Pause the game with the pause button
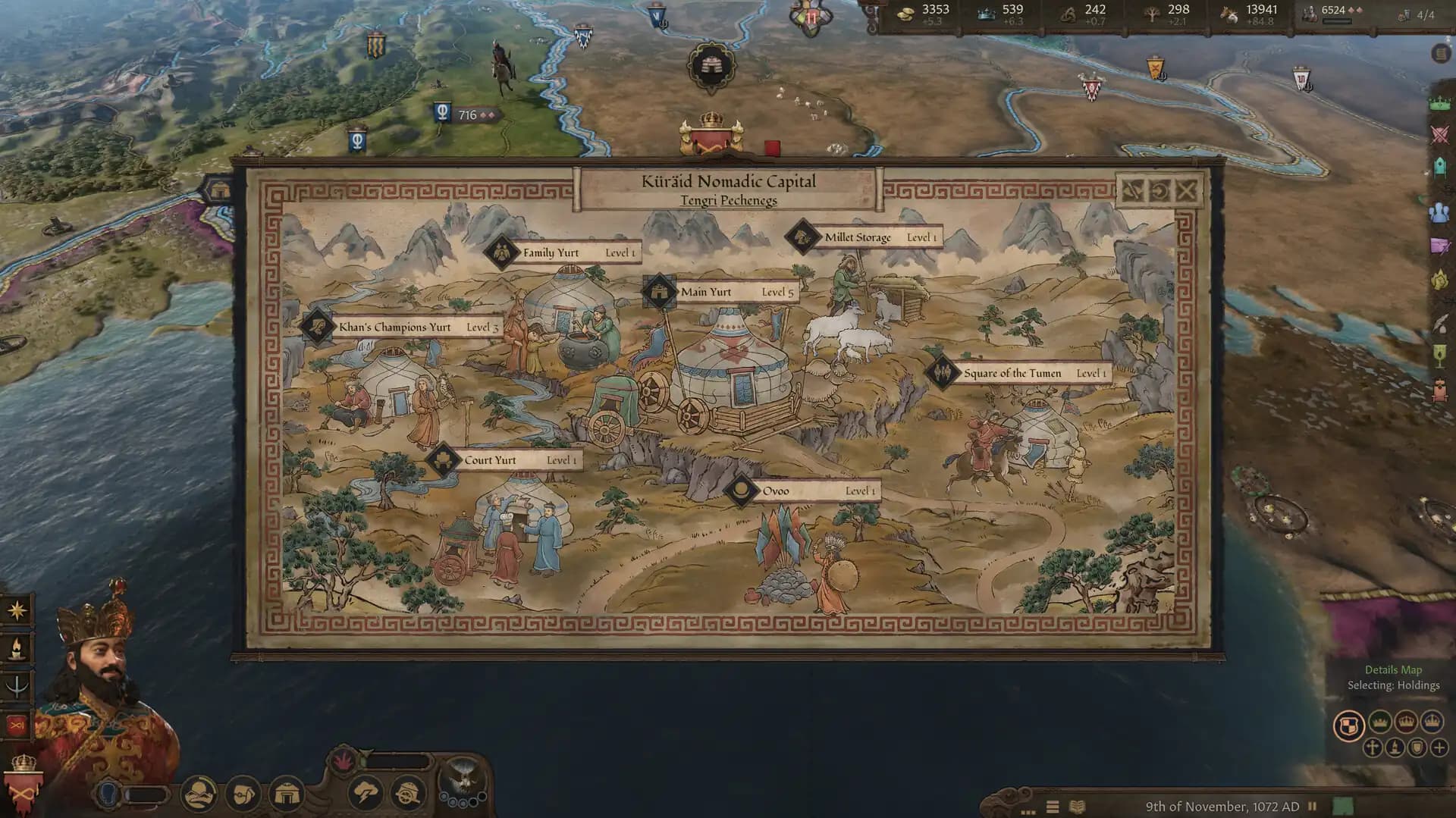This screenshot has width=1456, height=818. click(x=1312, y=806)
